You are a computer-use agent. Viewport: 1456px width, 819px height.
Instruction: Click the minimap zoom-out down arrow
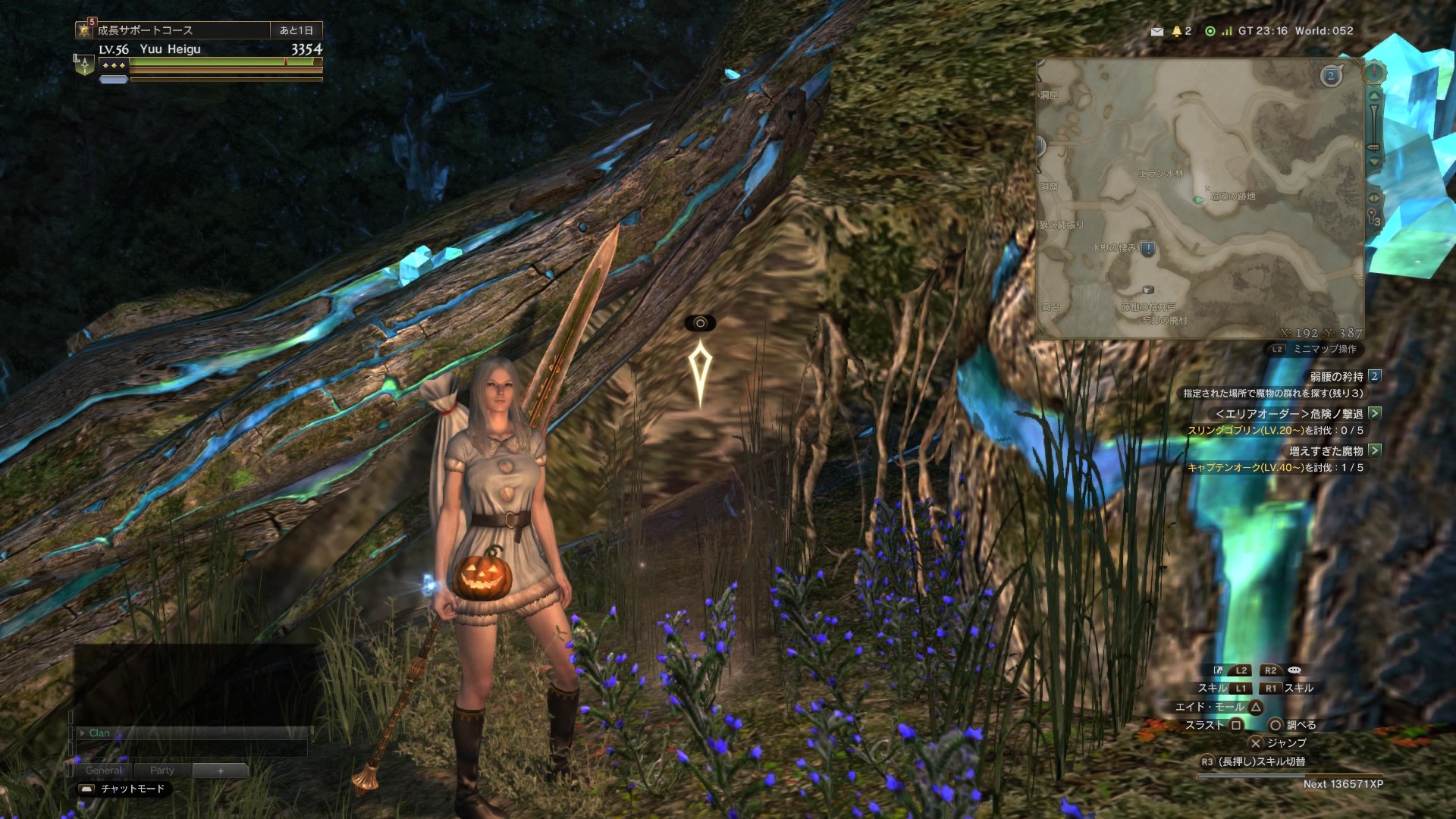tap(1374, 162)
